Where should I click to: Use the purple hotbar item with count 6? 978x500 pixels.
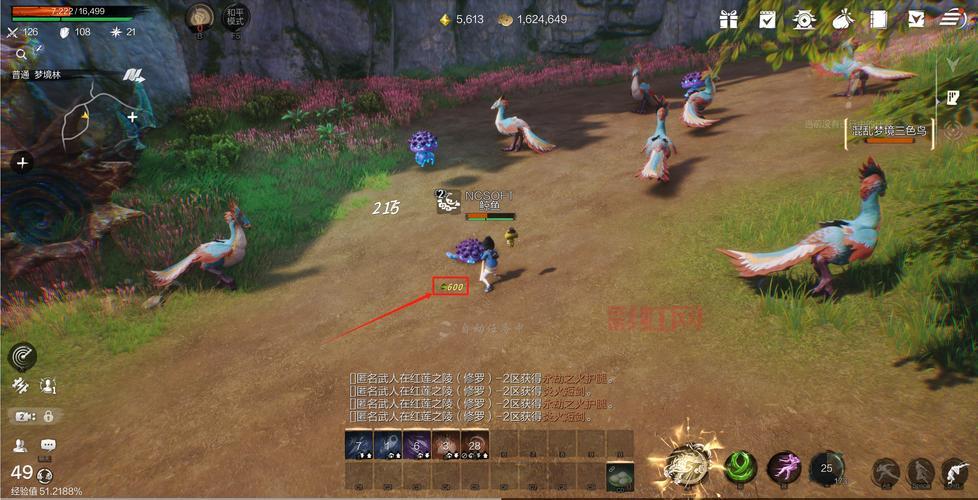pyautogui.click(x=418, y=446)
